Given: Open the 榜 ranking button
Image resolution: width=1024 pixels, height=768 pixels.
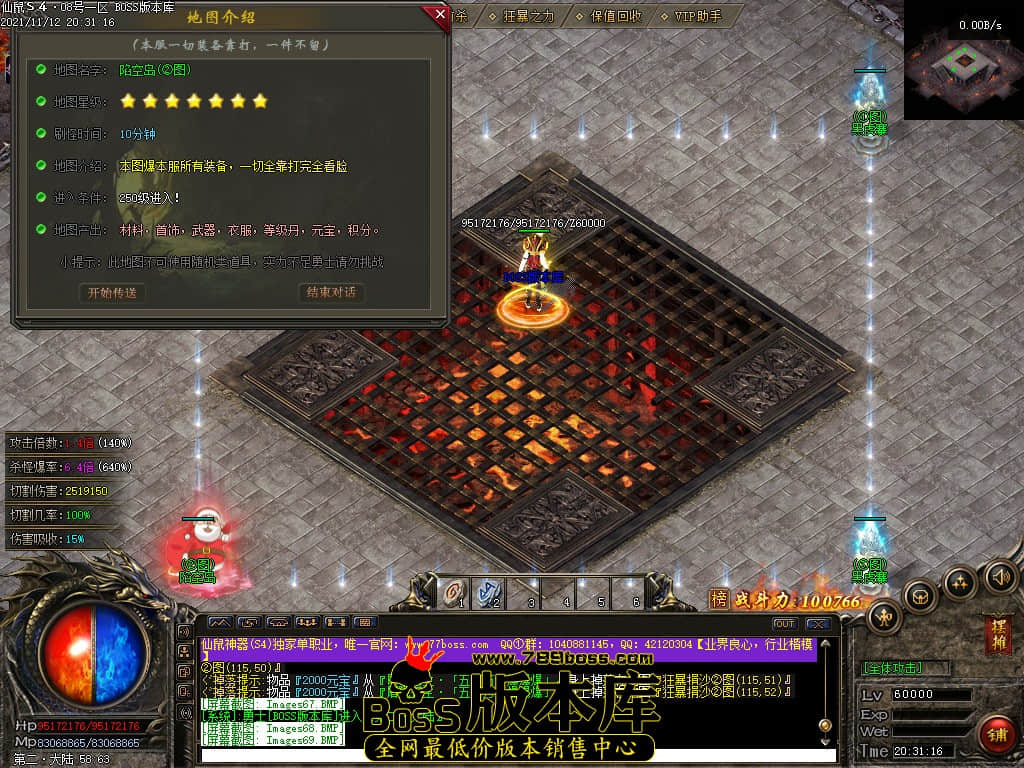Looking at the screenshot, I should pos(719,599).
